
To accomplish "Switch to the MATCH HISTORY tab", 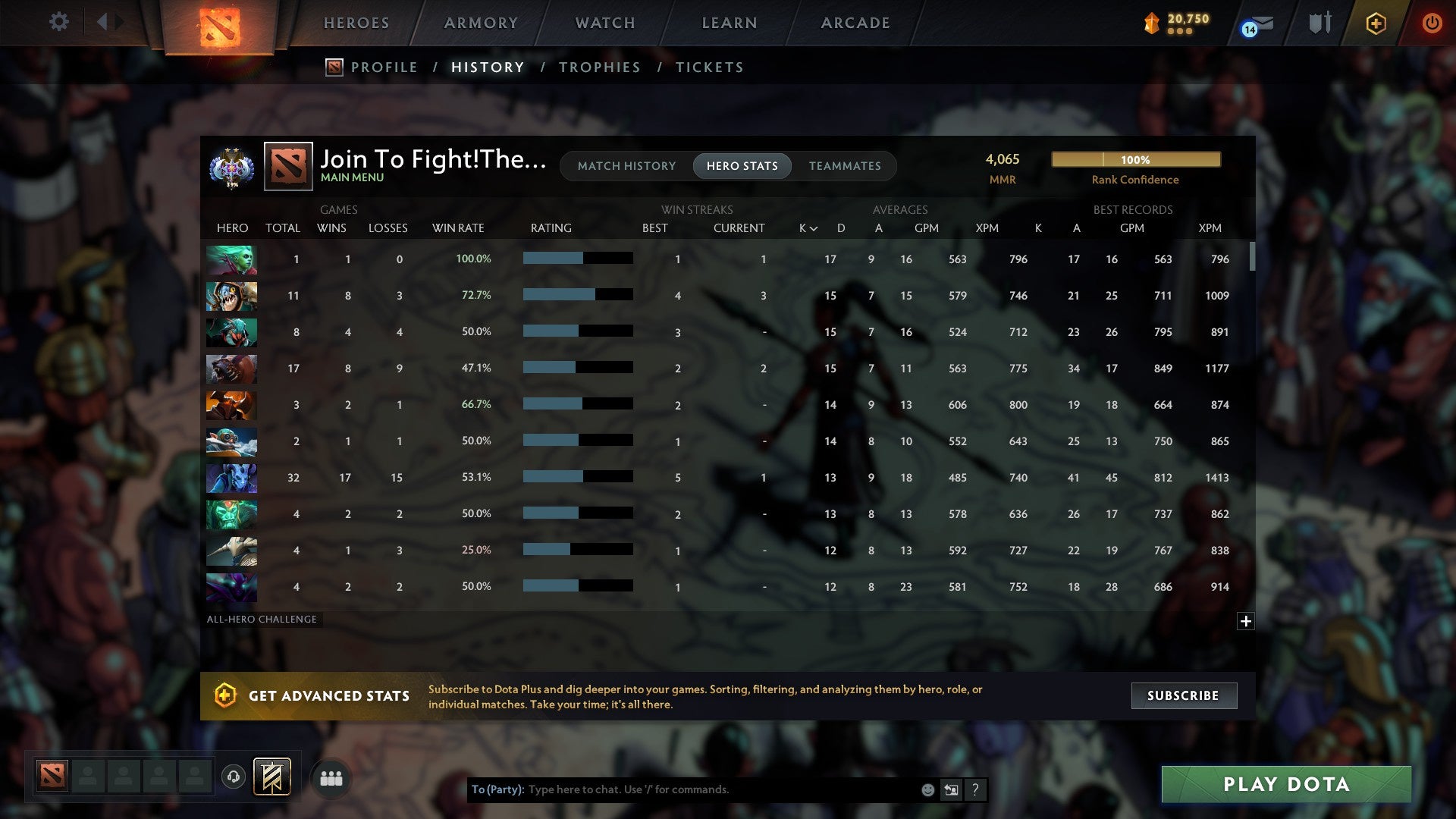I will [x=626, y=165].
